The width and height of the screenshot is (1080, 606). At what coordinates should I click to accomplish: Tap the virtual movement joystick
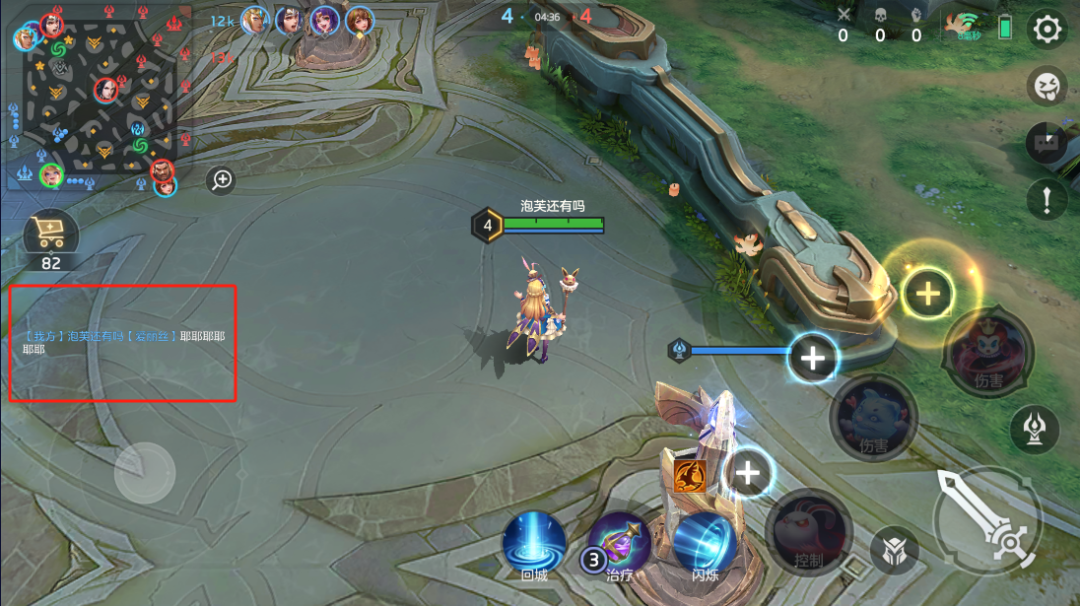(x=145, y=472)
